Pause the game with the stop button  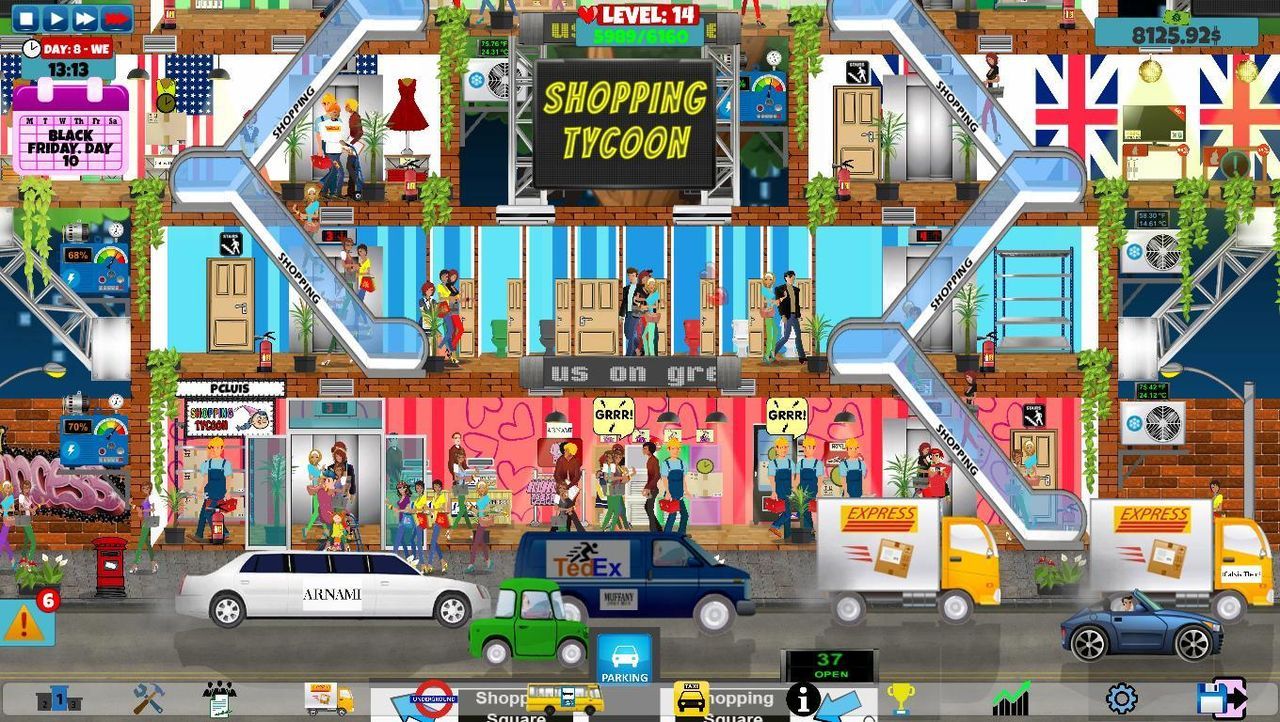[x=27, y=17]
